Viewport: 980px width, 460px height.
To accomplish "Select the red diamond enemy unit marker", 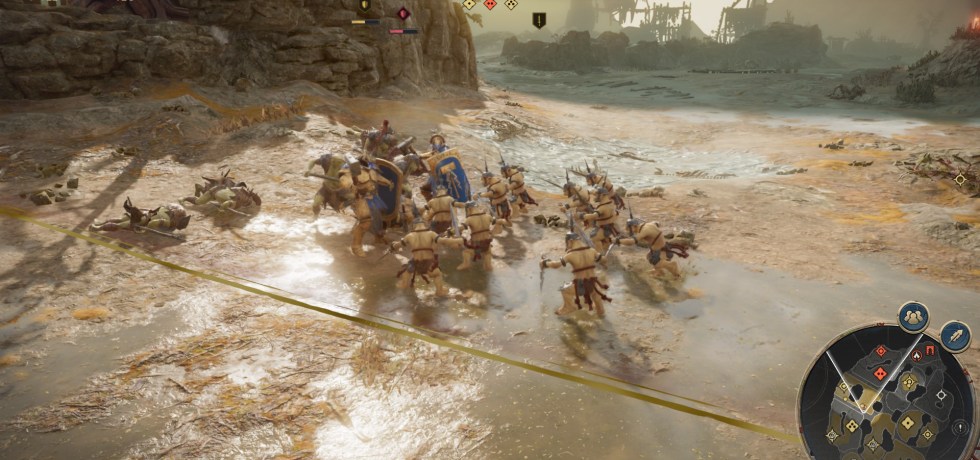I will coord(403,13).
